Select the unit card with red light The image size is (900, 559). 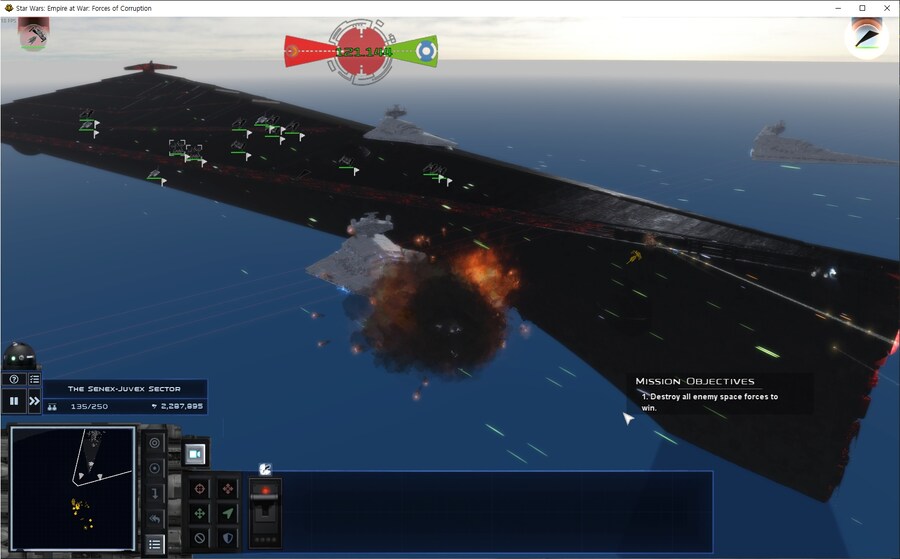(x=265, y=512)
